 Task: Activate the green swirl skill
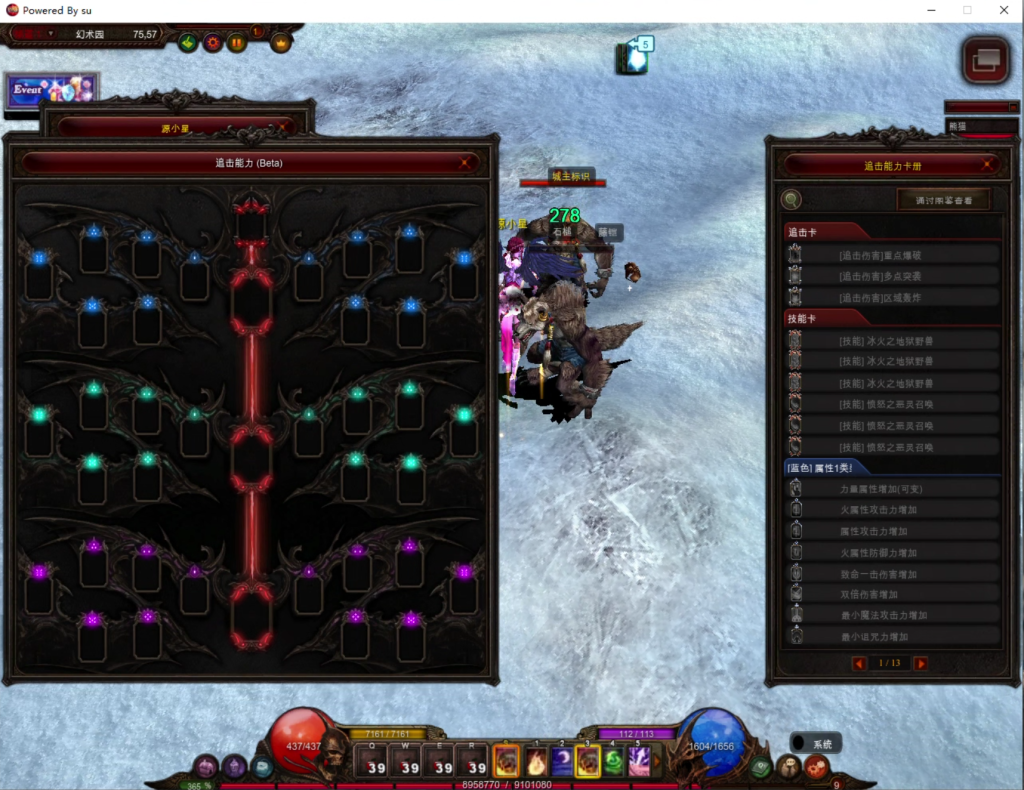click(x=613, y=762)
